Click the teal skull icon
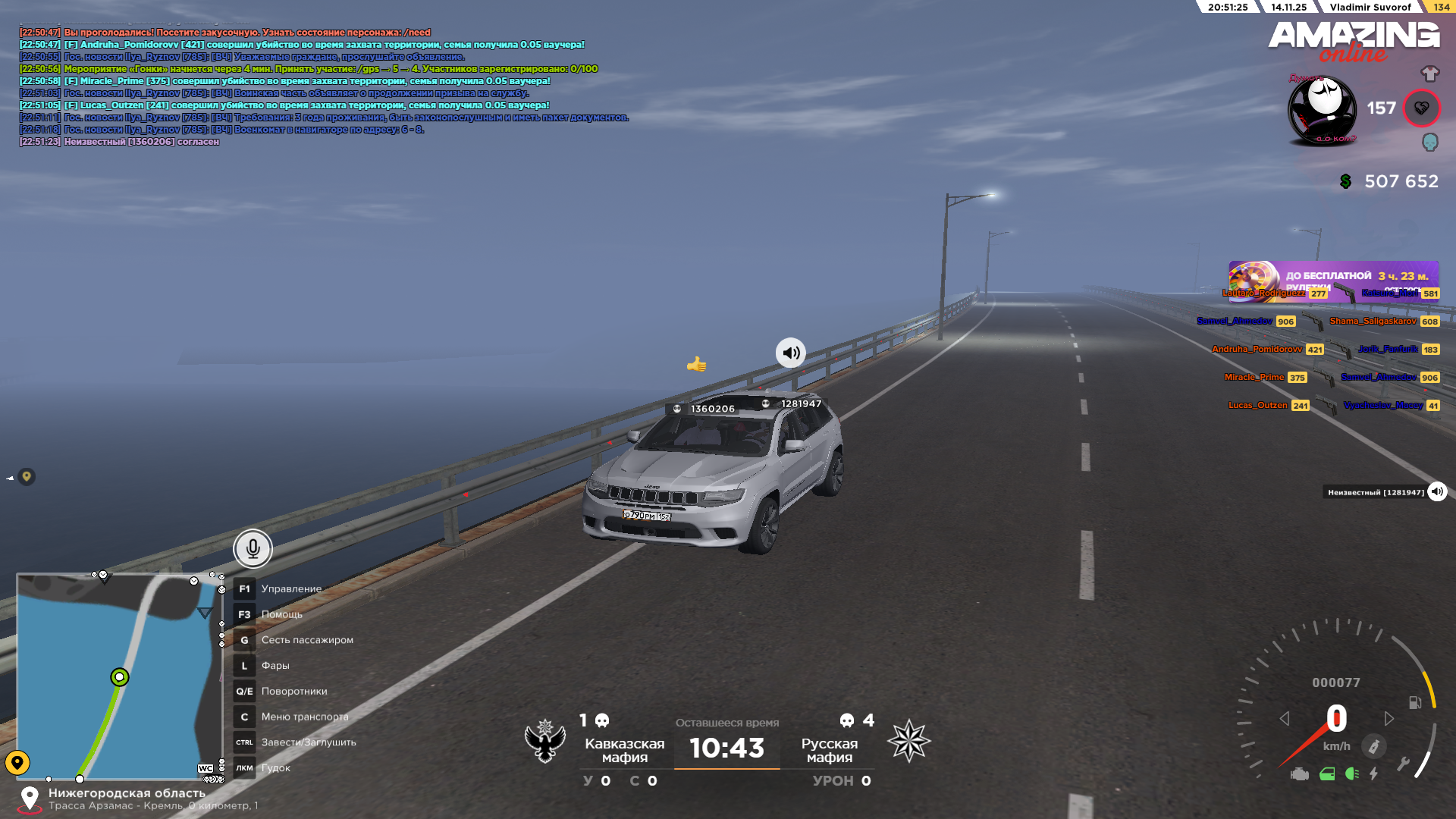The height and width of the screenshot is (819, 1456). point(1429,142)
